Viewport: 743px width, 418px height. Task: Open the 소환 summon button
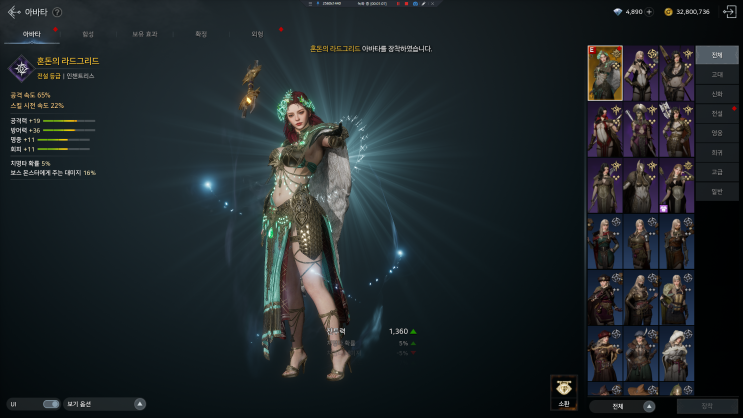click(x=564, y=392)
